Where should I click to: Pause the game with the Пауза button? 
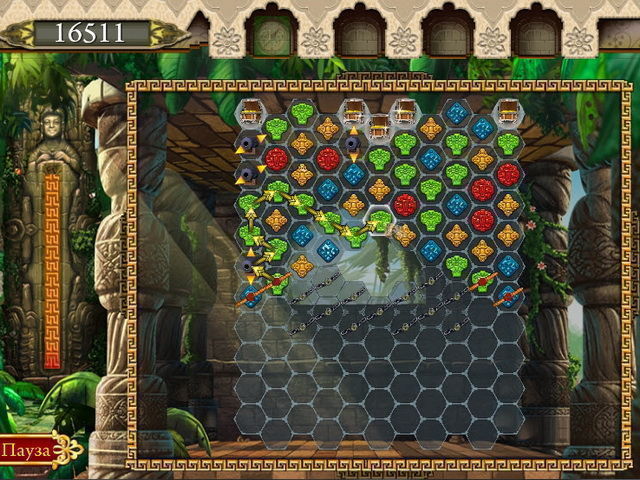click(x=26, y=451)
